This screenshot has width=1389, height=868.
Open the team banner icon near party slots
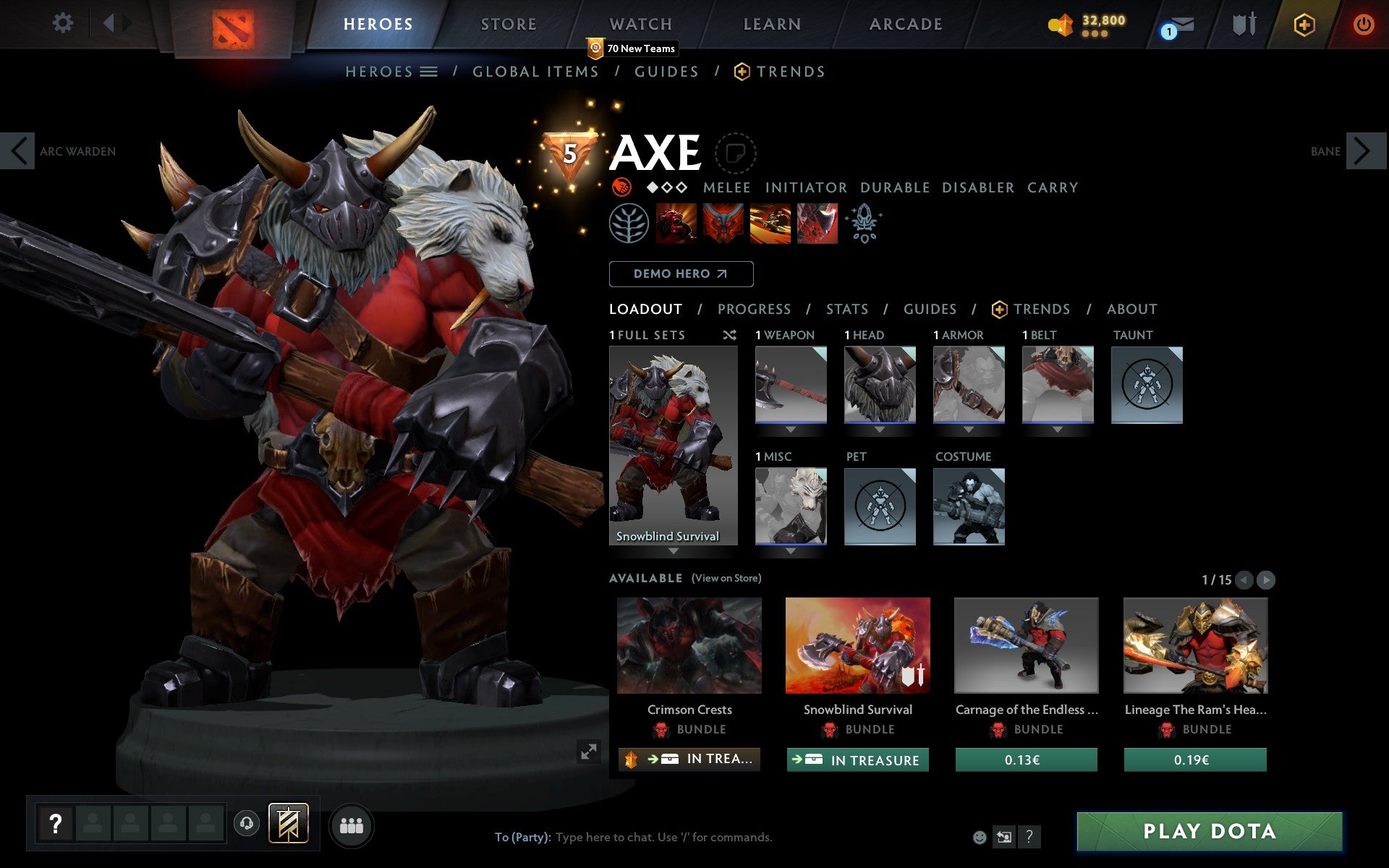coord(287,822)
